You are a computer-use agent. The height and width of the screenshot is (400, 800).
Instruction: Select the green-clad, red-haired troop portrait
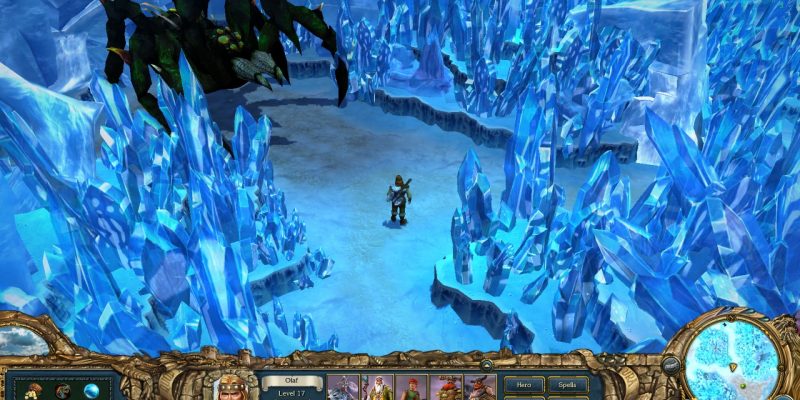412,388
